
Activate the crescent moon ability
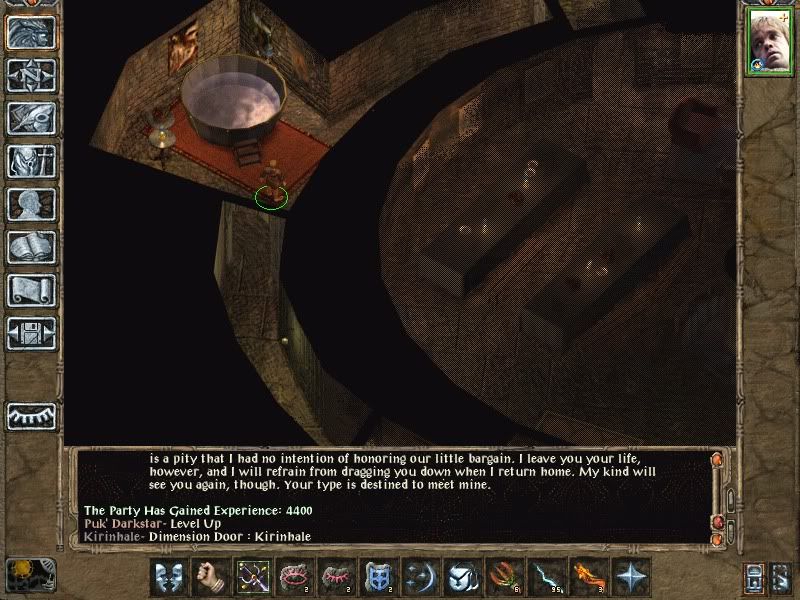click(418, 577)
